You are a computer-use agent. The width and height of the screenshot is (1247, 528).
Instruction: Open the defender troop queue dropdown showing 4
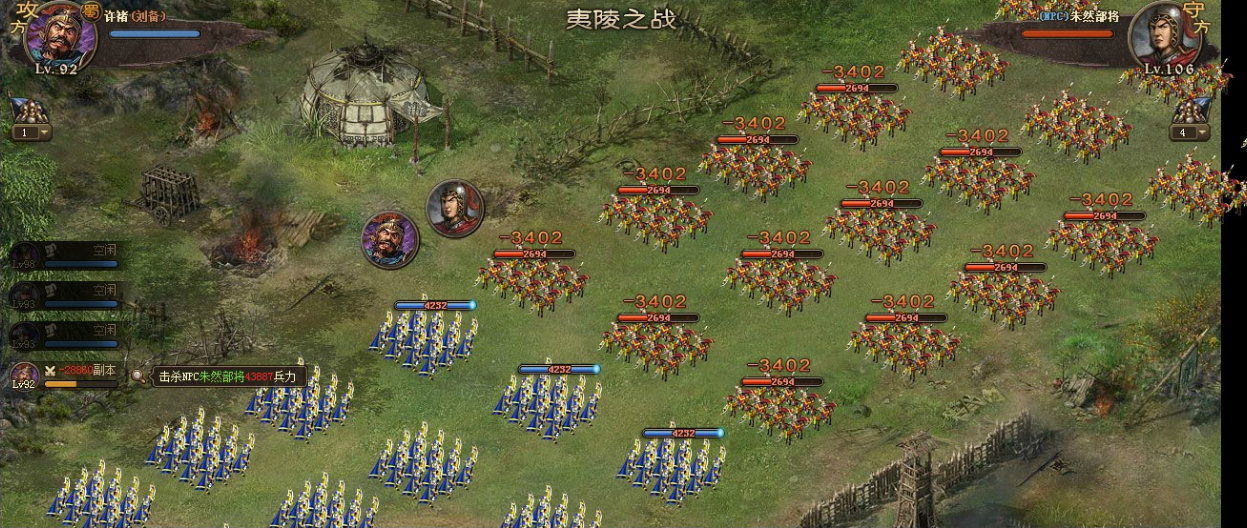tap(1190, 133)
